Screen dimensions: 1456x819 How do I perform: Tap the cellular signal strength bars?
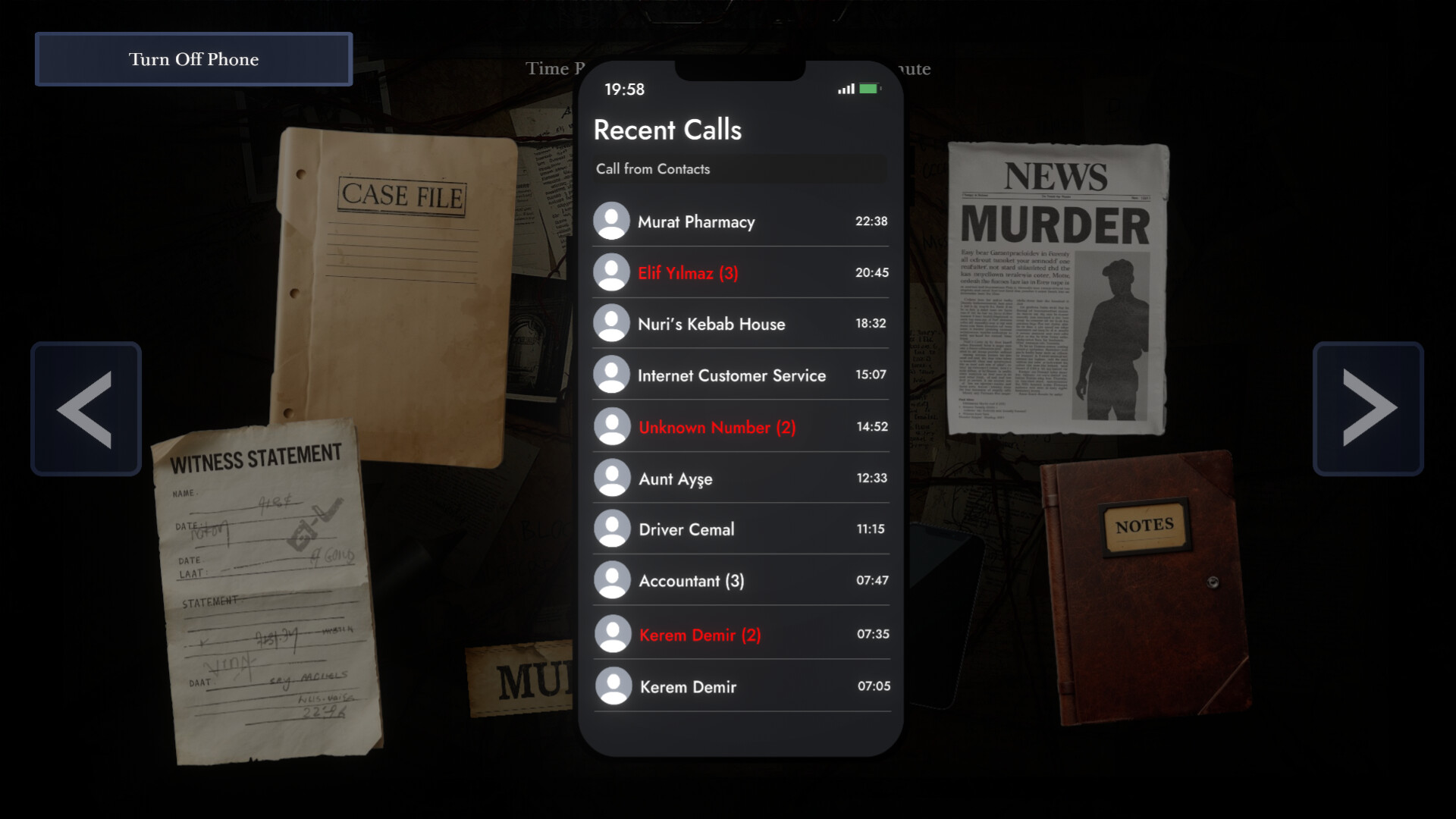tap(844, 89)
